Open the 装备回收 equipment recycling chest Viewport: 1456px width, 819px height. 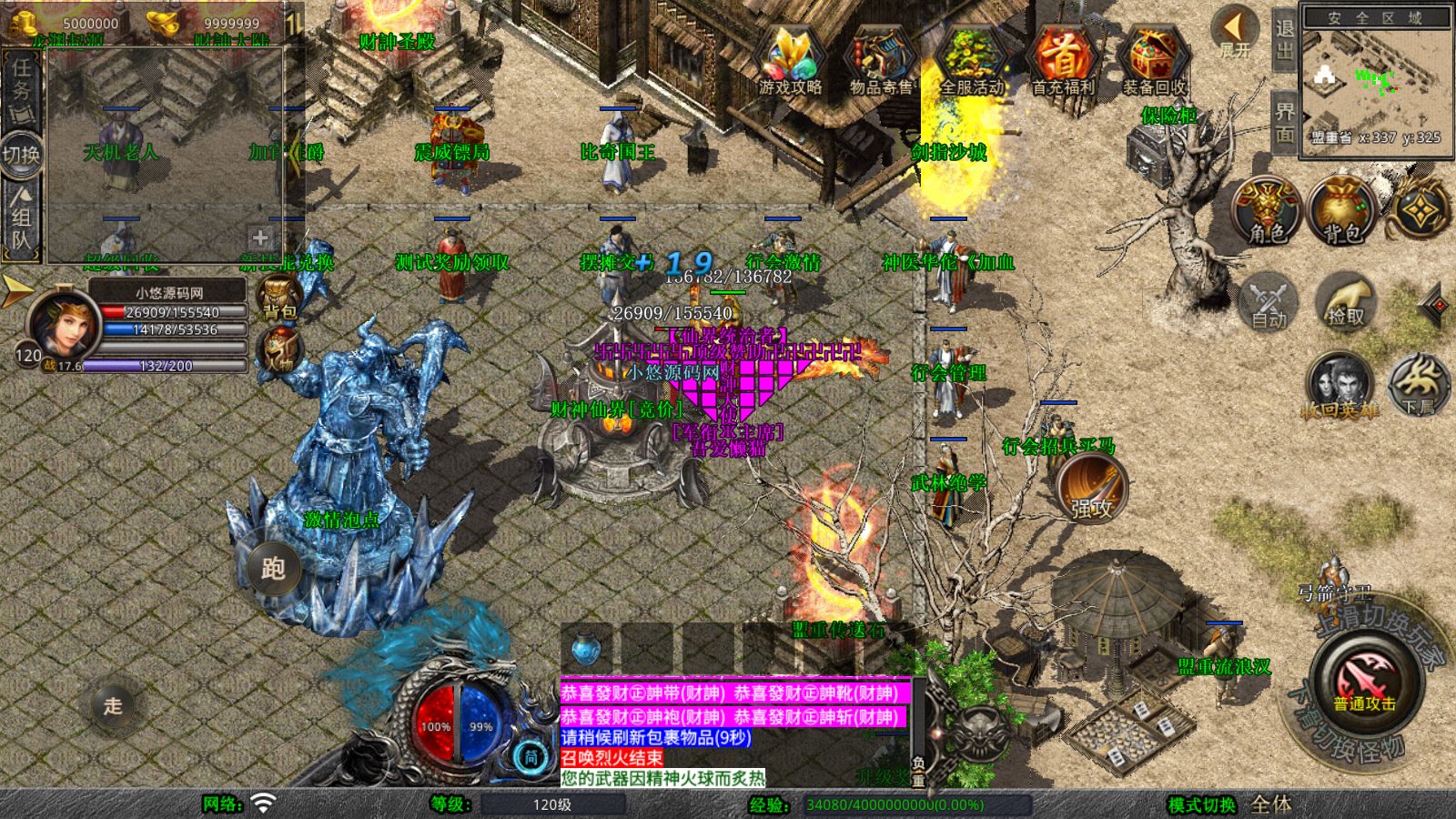click(1154, 61)
